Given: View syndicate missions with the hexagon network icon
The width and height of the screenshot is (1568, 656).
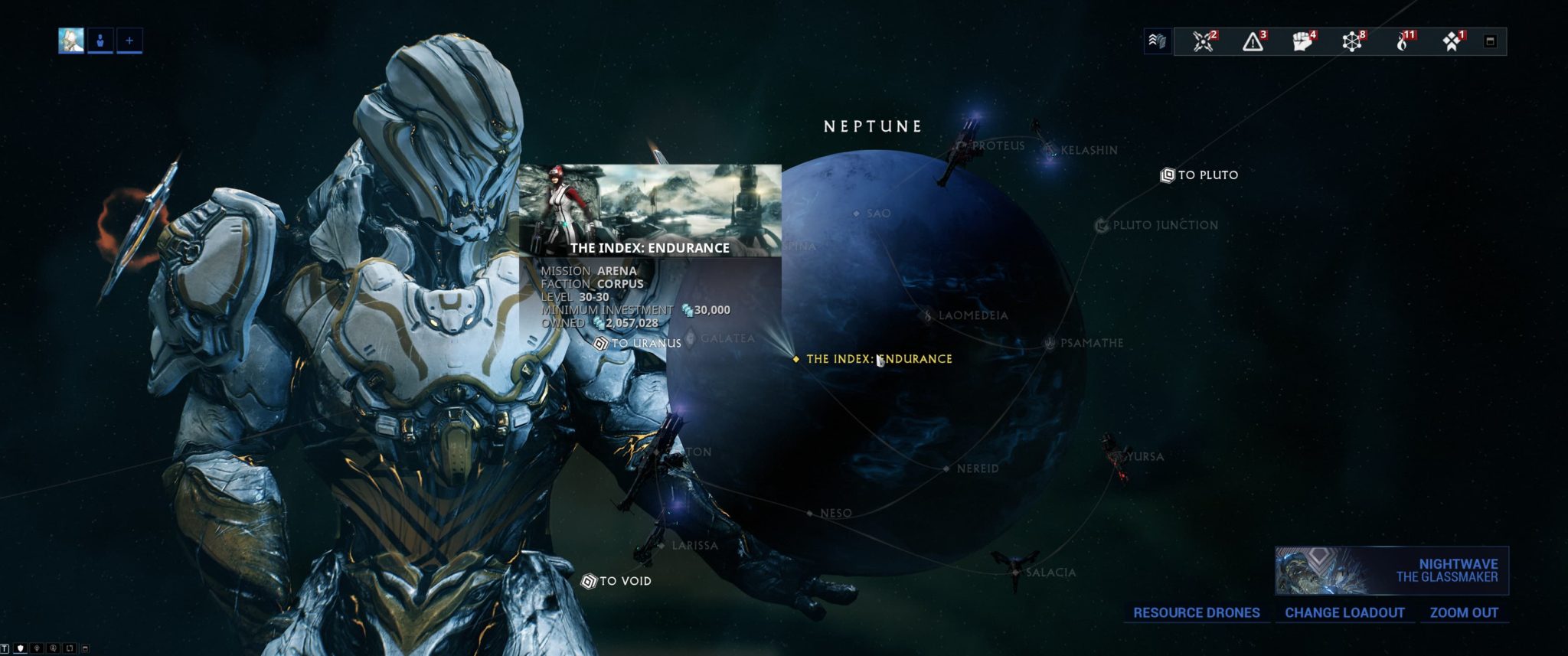Looking at the screenshot, I should pos(1352,41).
